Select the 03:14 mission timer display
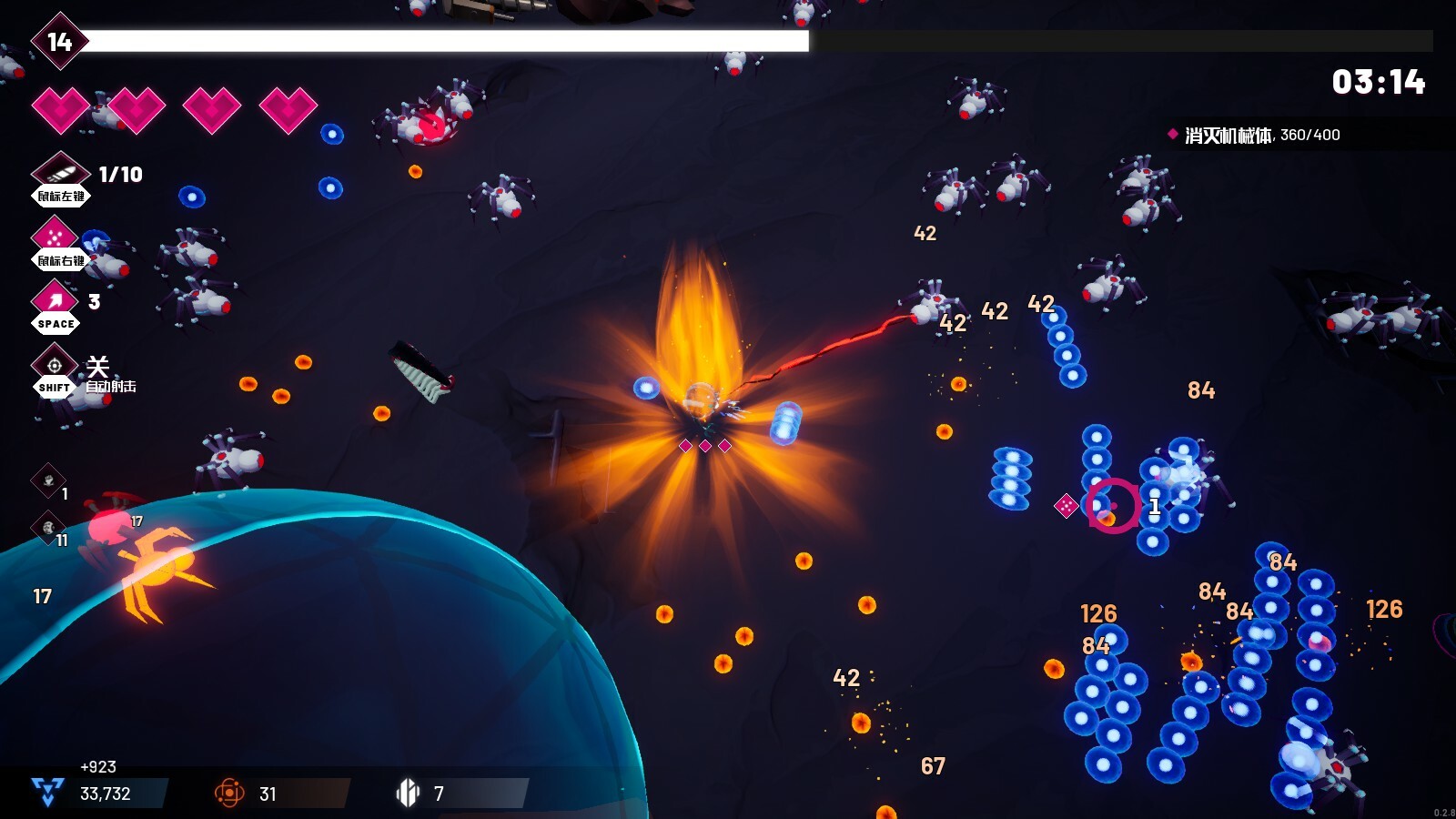The width and height of the screenshot is (1456, 819). tap(1380, 81)
